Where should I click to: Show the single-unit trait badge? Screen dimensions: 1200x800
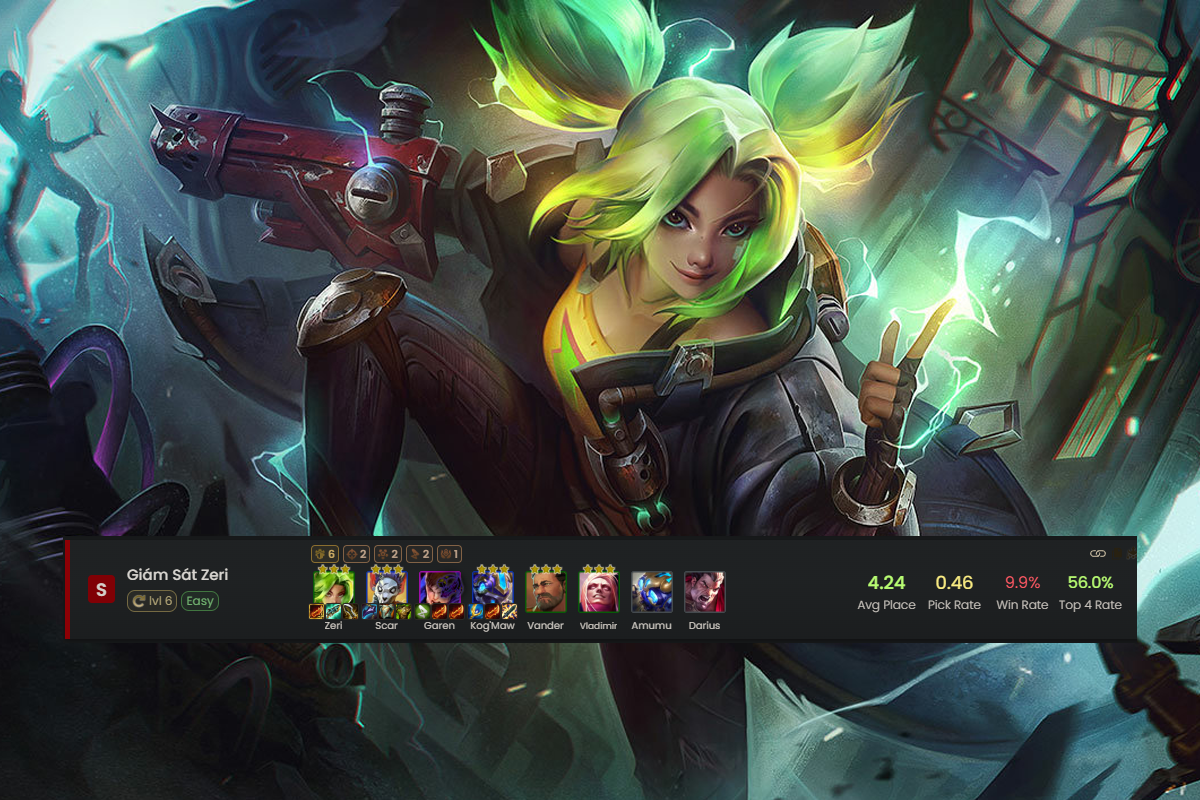click(x=449, y=553)
